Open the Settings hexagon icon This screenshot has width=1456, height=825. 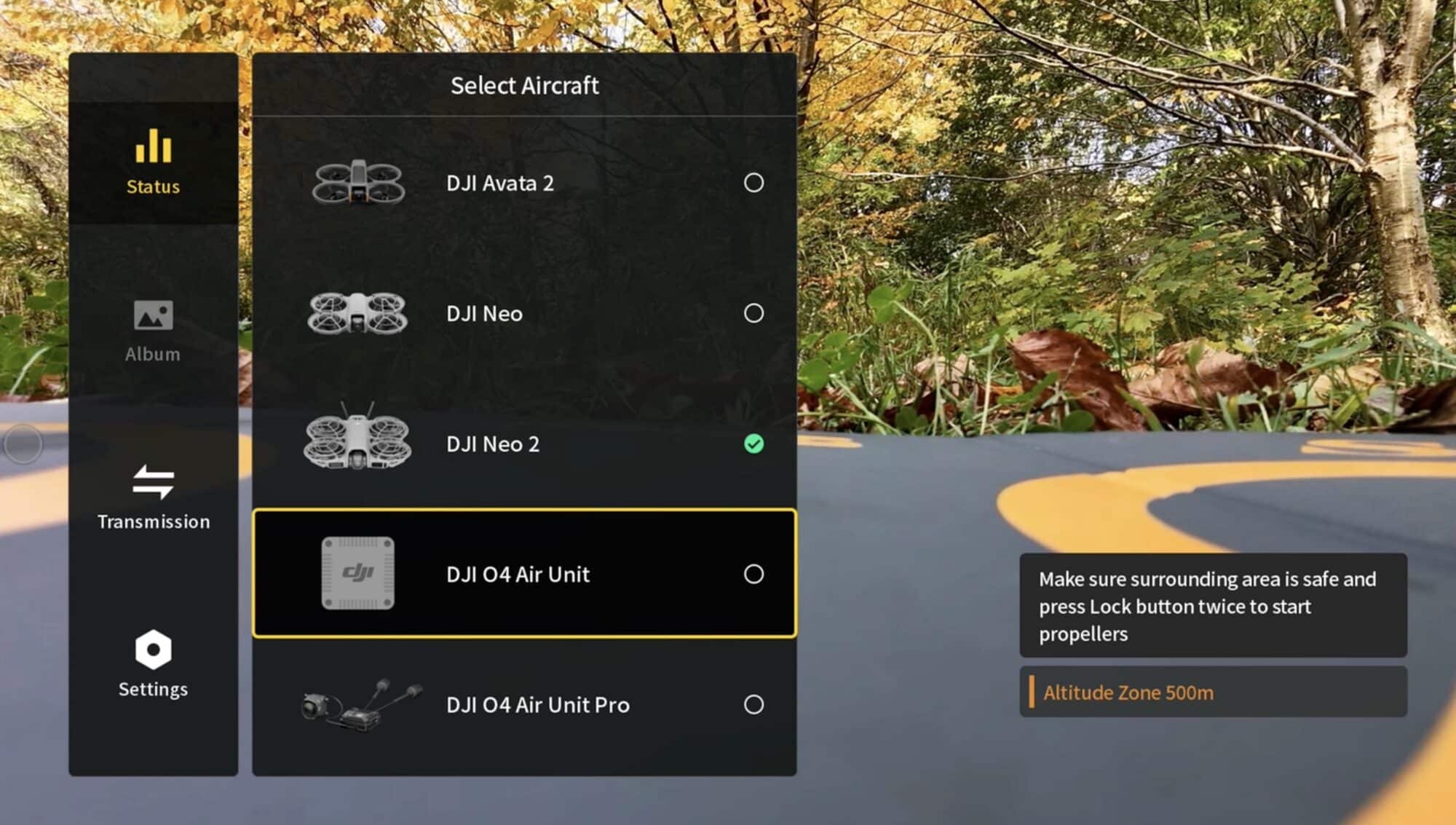pos(152,650)
